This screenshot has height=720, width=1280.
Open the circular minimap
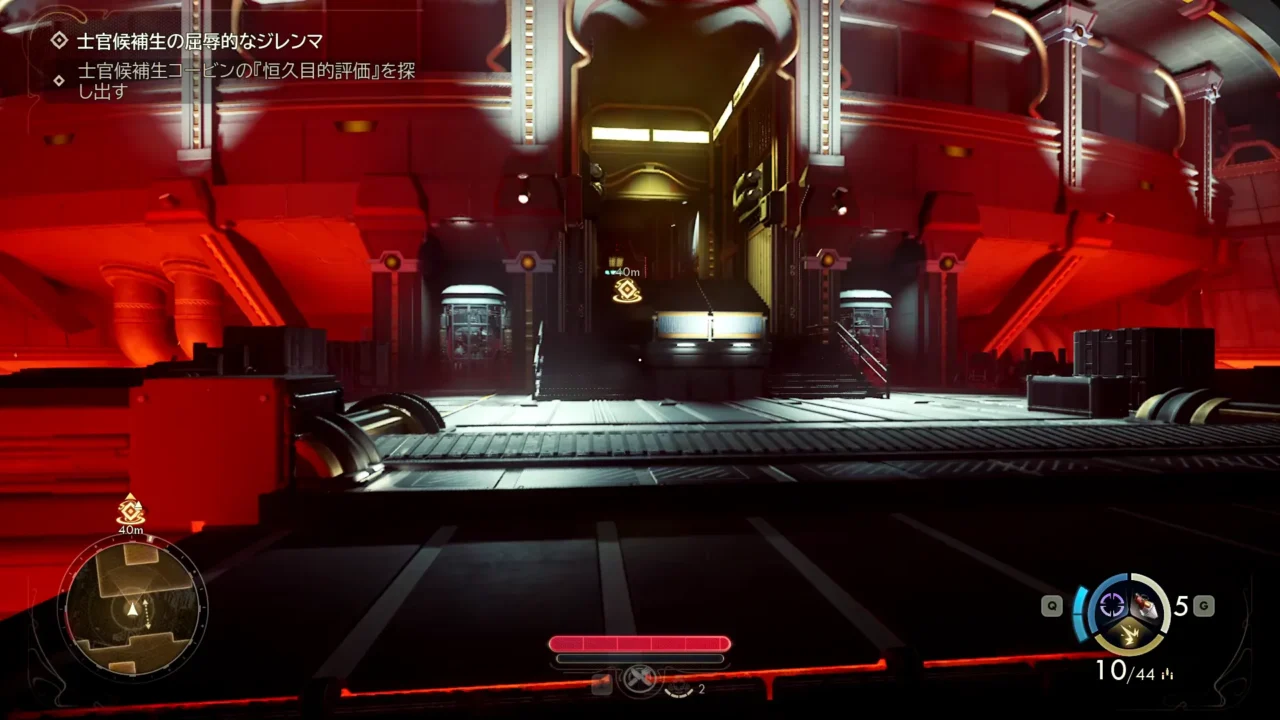coord(132,607)
